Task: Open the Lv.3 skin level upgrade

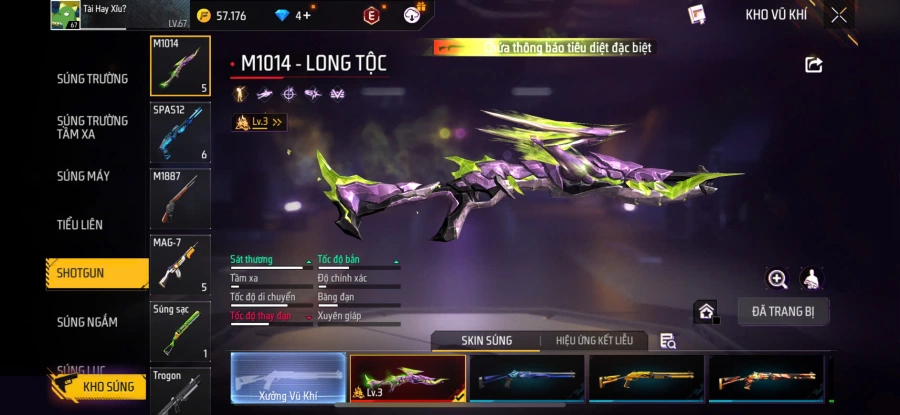Action: [259, 122]
